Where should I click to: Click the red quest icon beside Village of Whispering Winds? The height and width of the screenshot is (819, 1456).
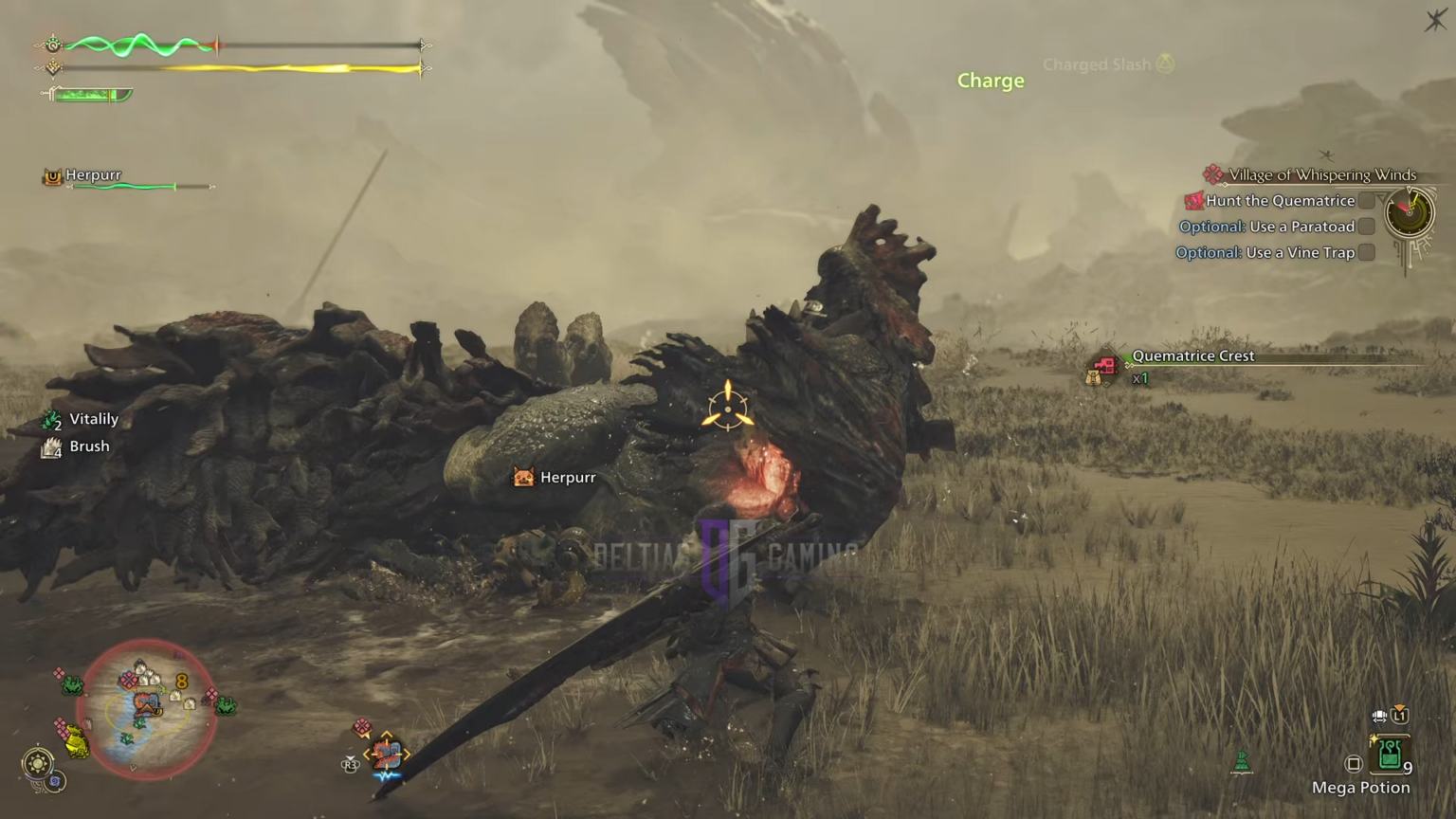point(1212,174)
